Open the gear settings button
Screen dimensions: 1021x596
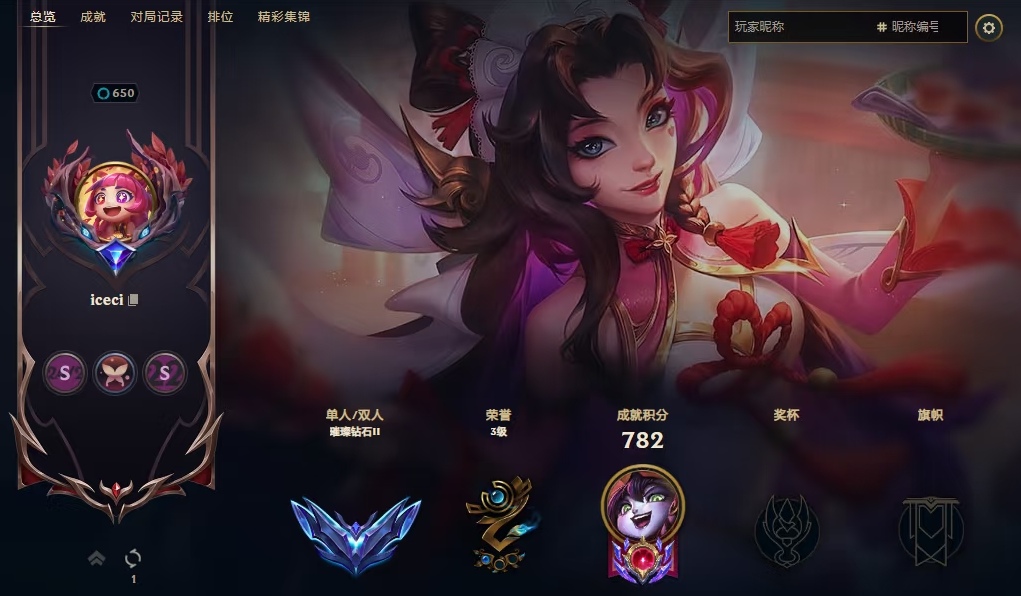[x=989, y=28]
